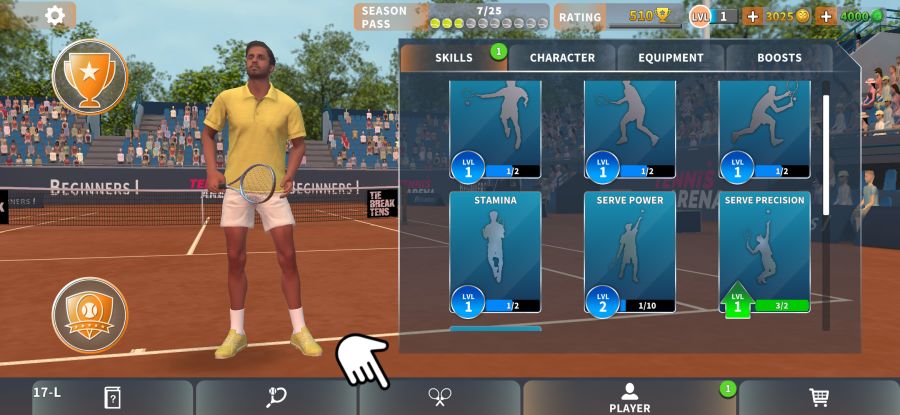Select the Stamina skill card
900x415 pixels.
pos(495,252)
